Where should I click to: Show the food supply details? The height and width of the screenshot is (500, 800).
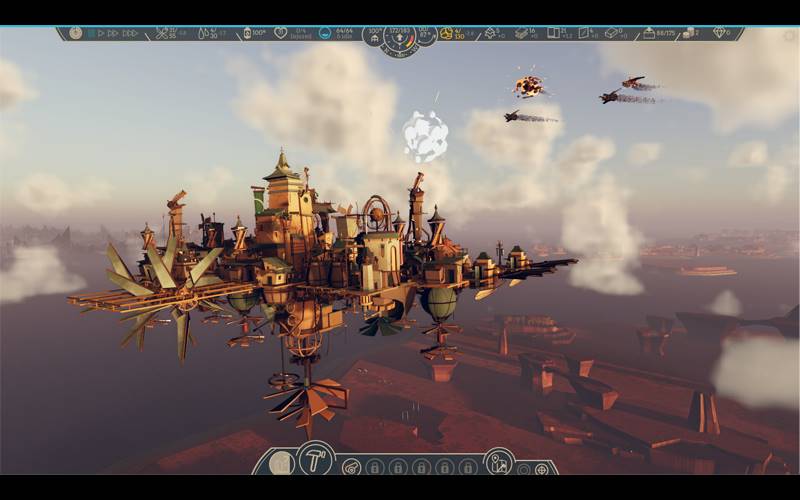[162, 33]
